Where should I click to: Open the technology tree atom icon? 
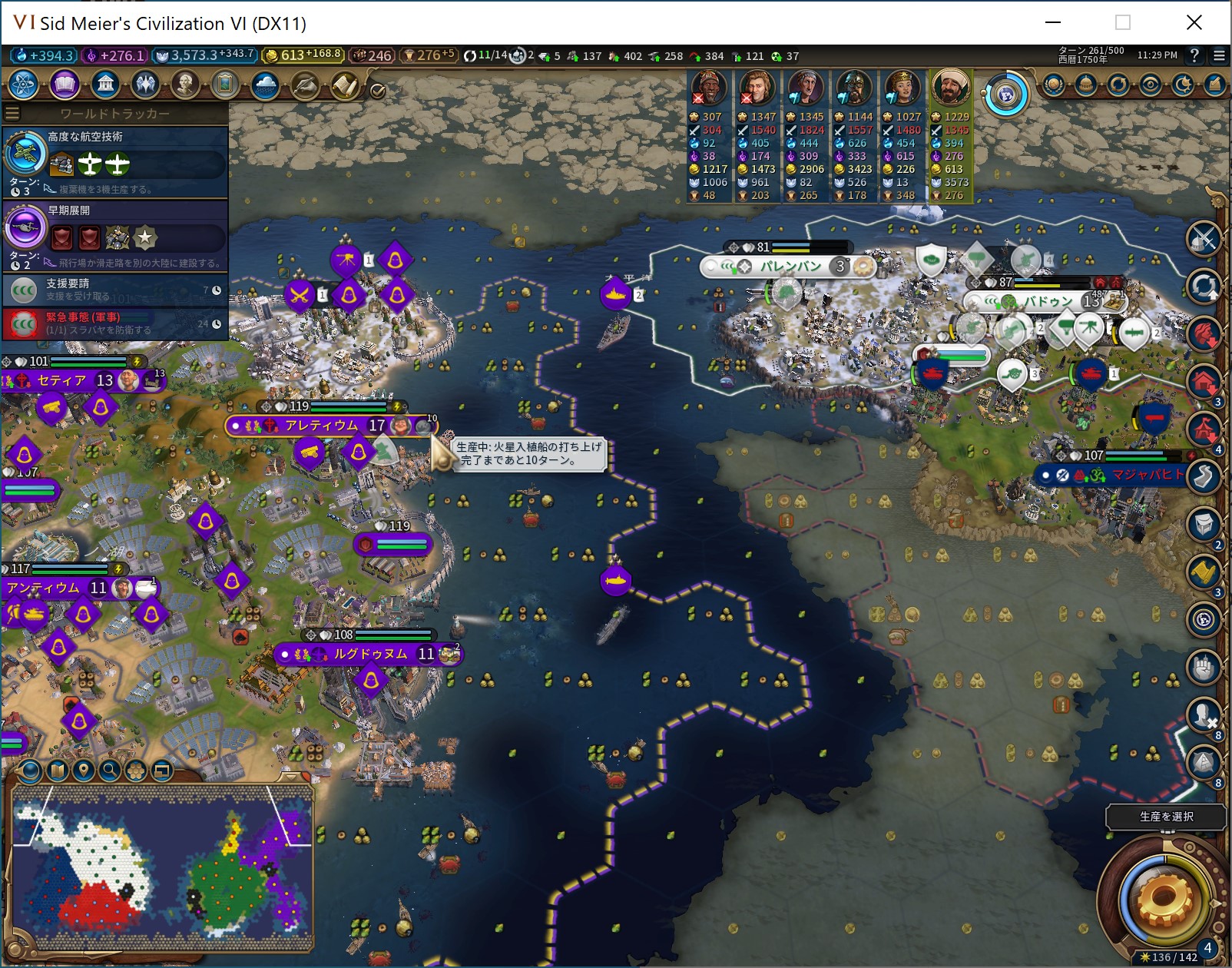pyautogui.click(x=25, y=85)
